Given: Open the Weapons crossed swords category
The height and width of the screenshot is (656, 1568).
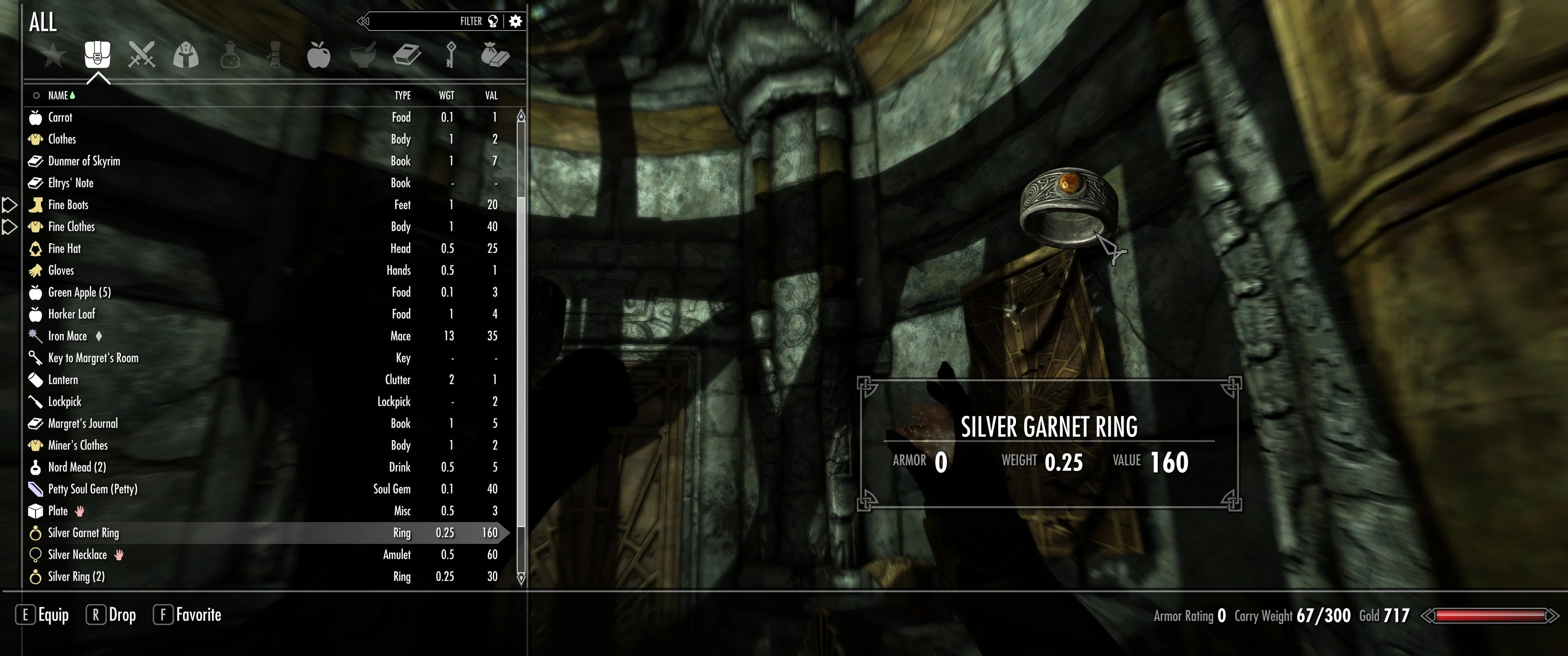Looking at the screenshot, I should click(142, 55).
